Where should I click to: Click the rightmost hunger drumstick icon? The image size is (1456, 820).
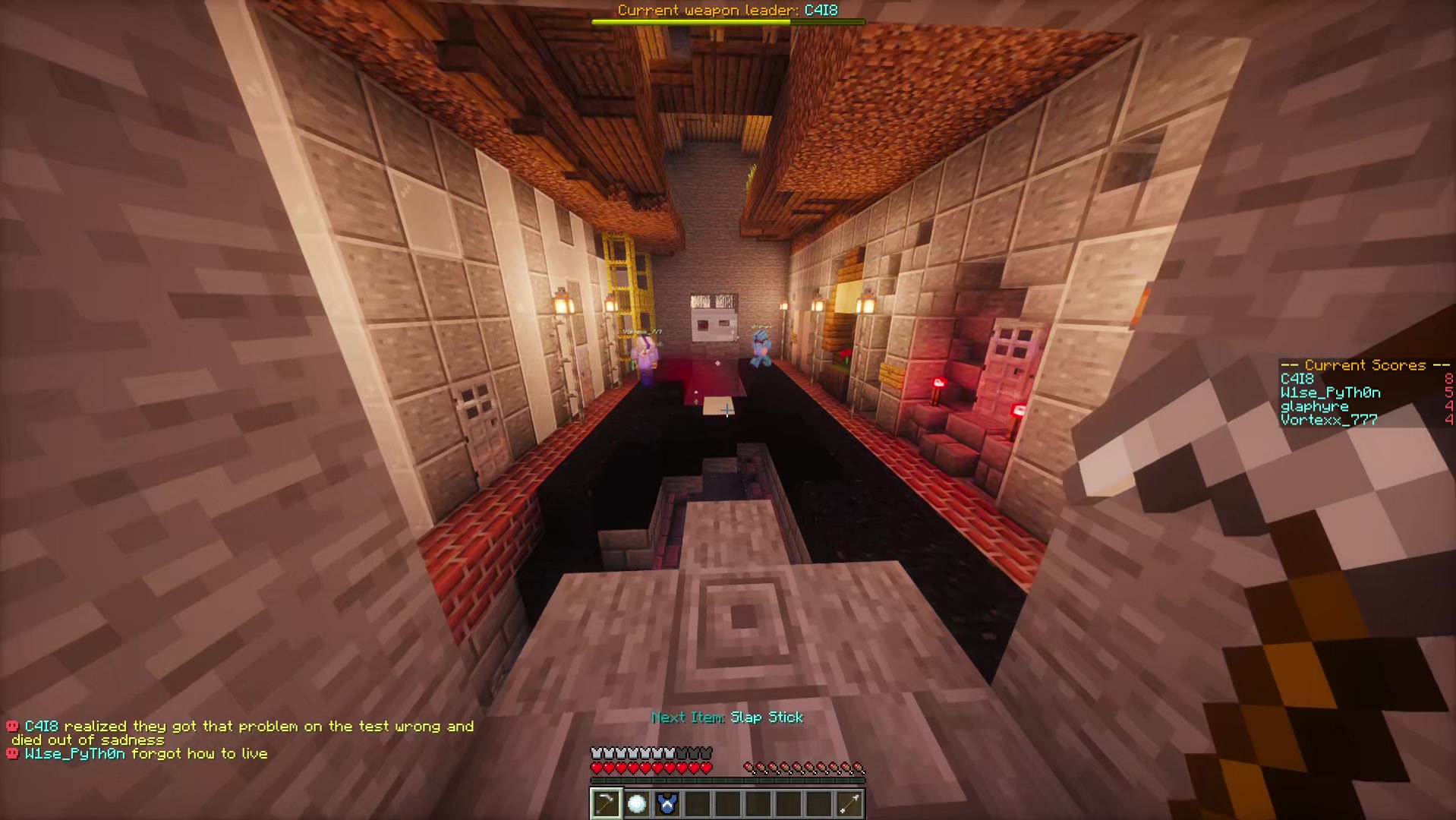[x=859, y=767]
